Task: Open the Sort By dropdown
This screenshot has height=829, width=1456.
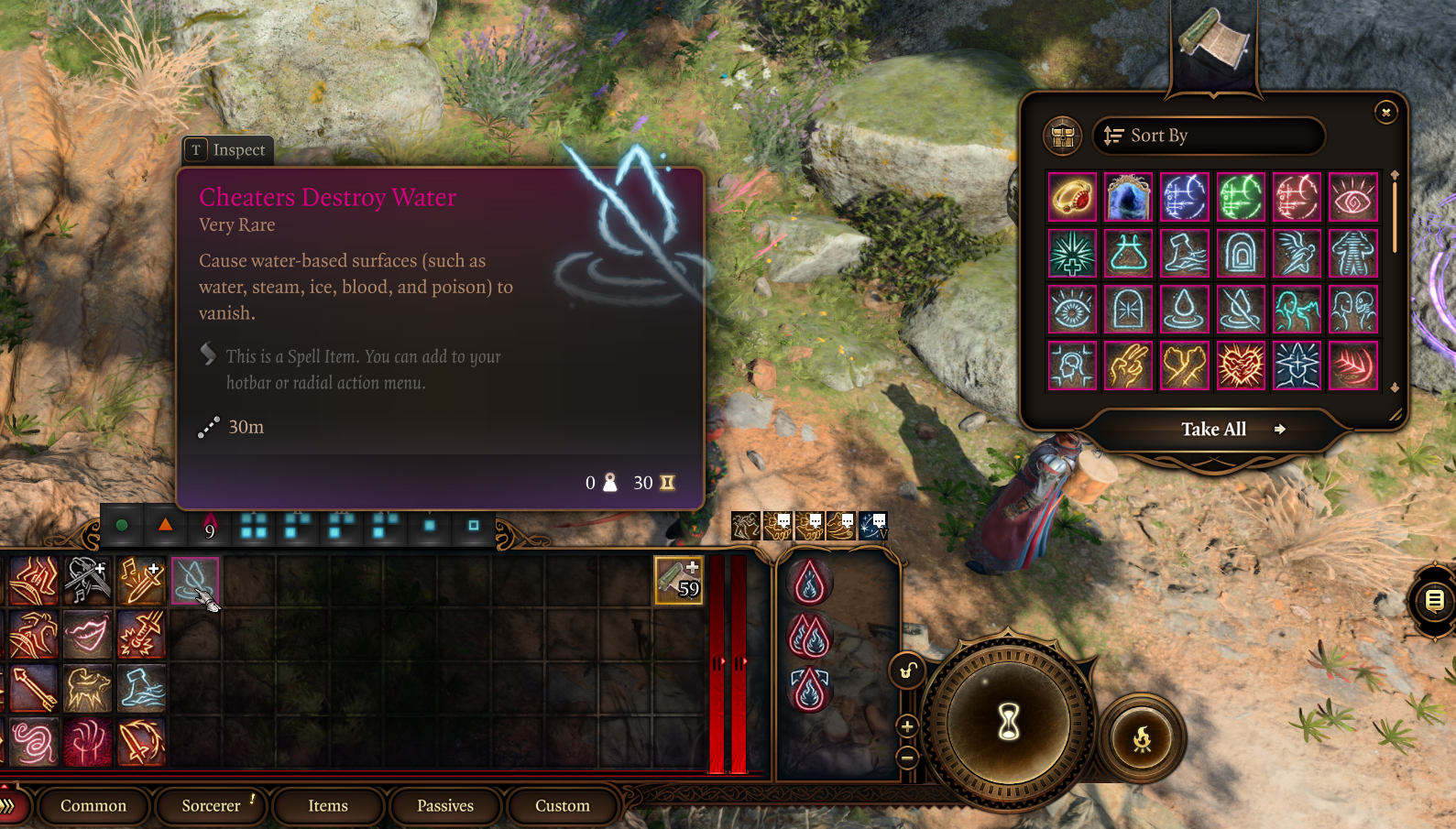Action: (1208, 136)
